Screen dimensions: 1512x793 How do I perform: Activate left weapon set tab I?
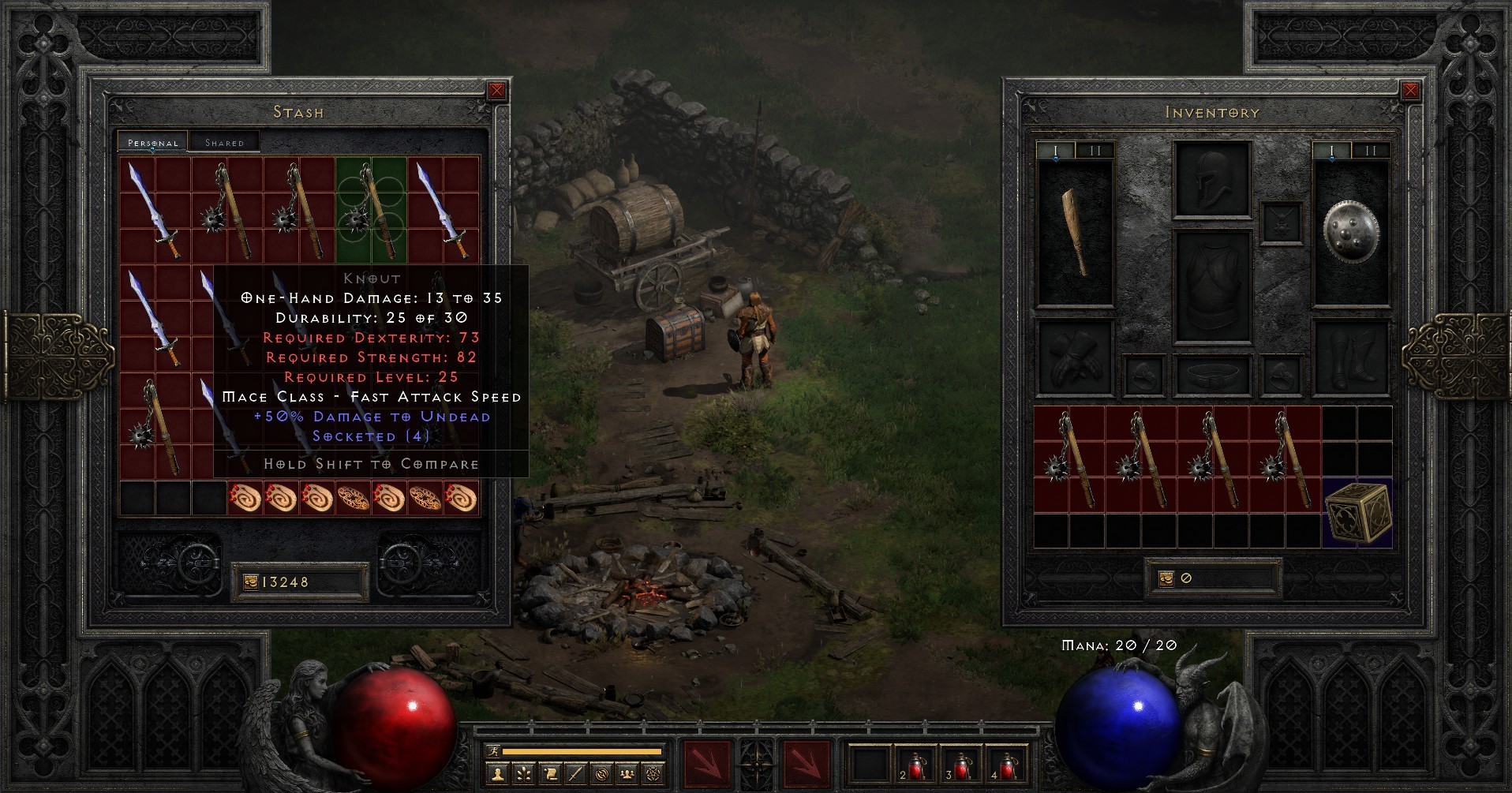click(1055, 148)
